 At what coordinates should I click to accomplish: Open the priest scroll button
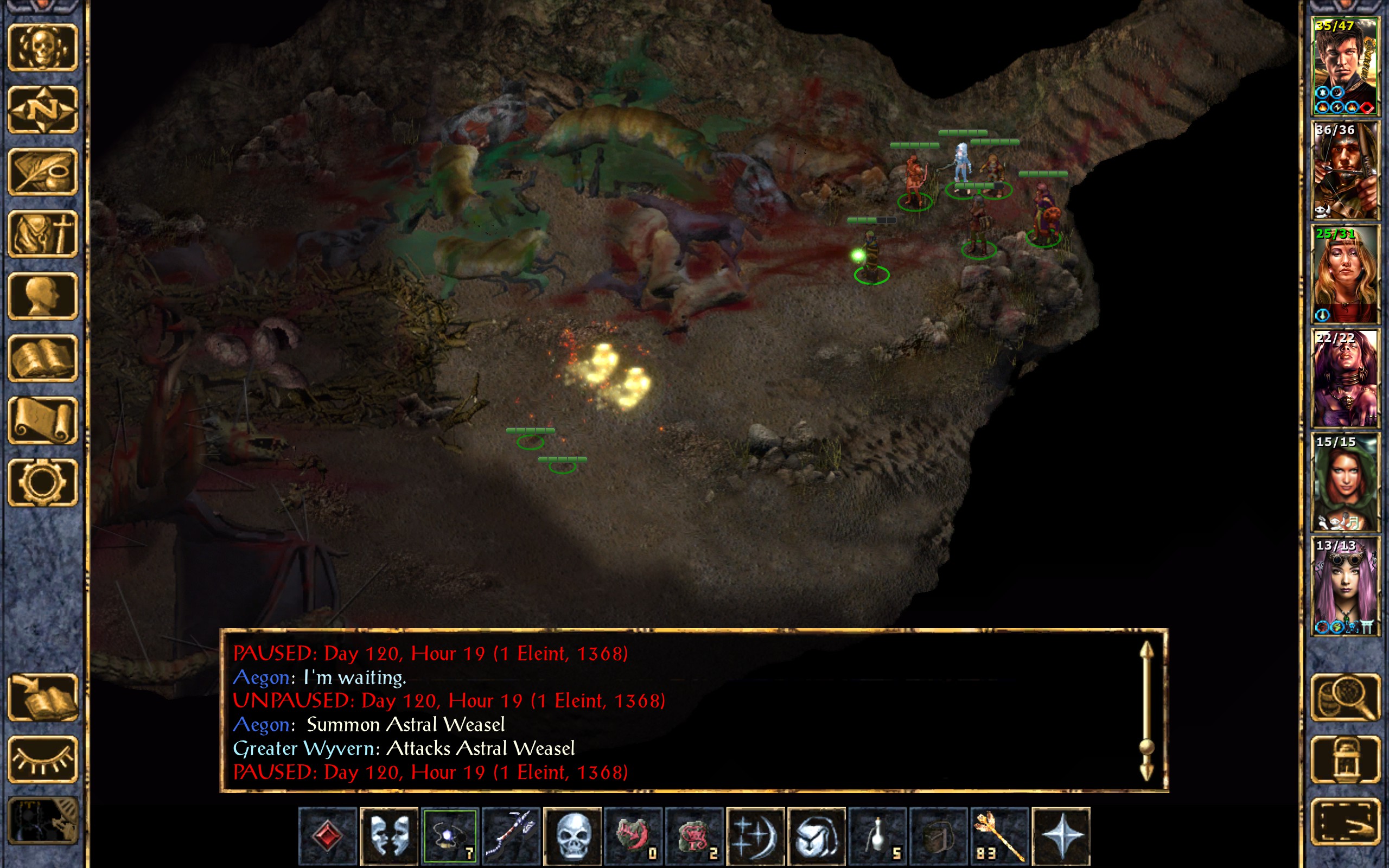click(x=43, y=420)
